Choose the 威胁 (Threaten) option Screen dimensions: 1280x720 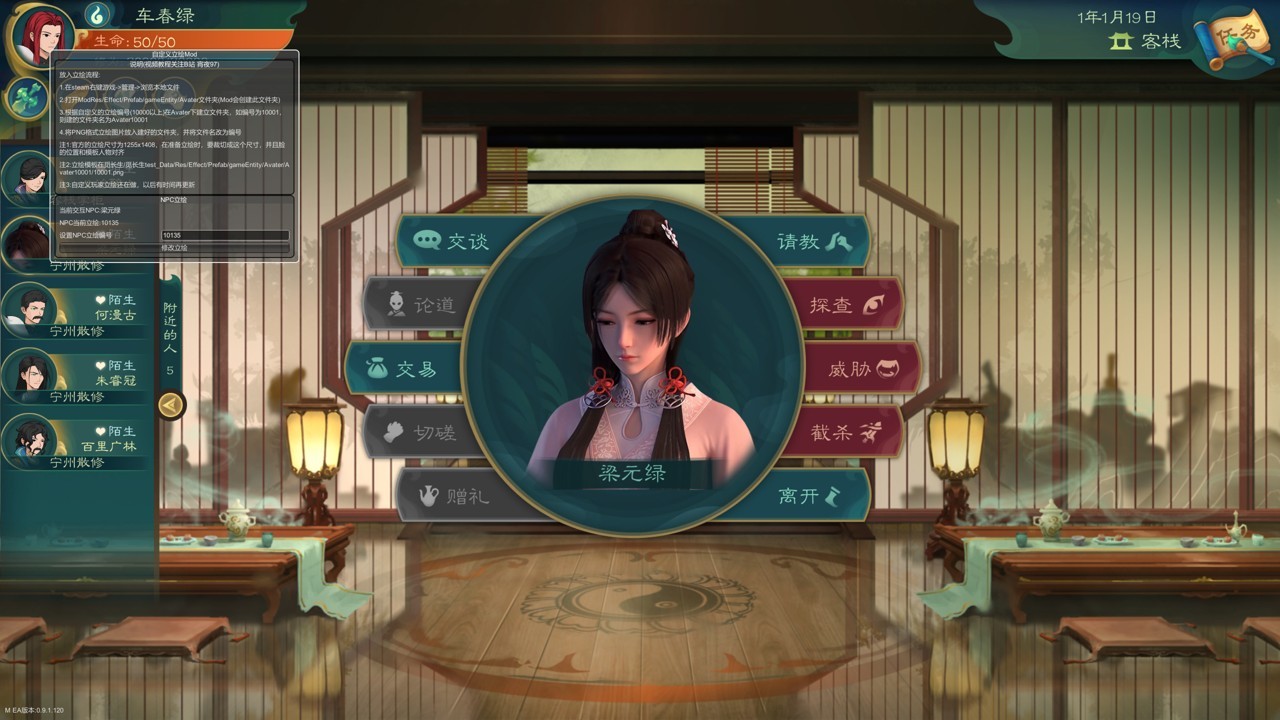click(x=861, y=369)
